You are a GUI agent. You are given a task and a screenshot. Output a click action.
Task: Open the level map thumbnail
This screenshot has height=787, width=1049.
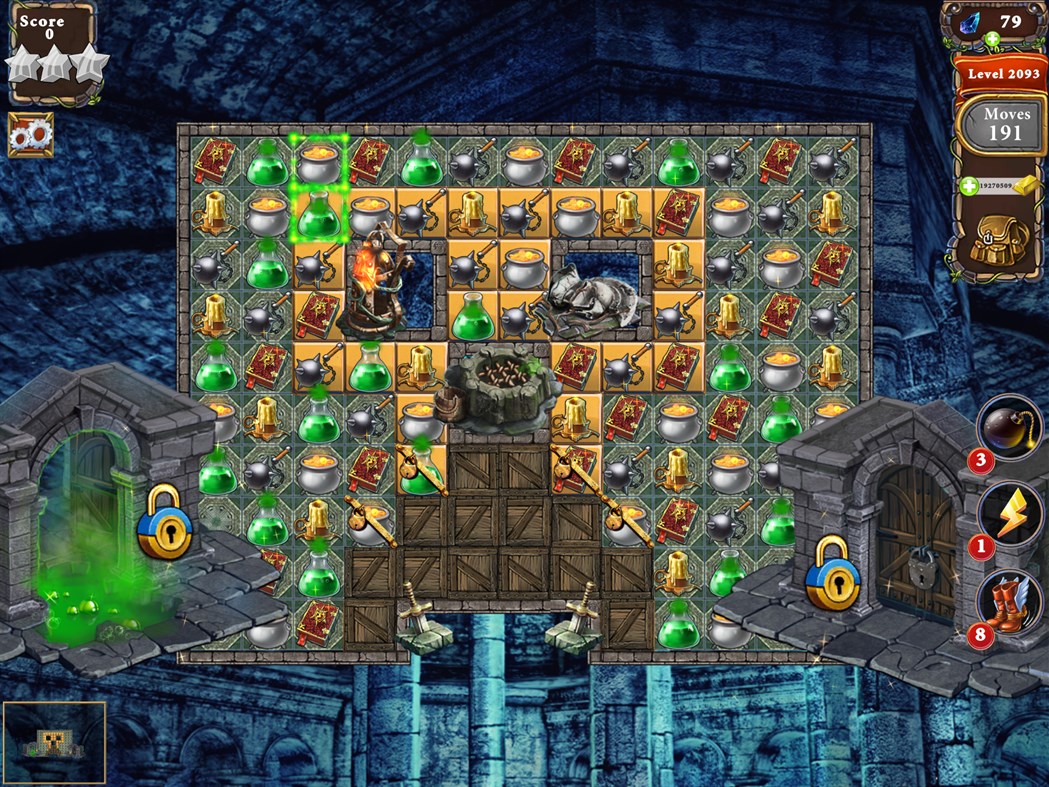[55, 742]
